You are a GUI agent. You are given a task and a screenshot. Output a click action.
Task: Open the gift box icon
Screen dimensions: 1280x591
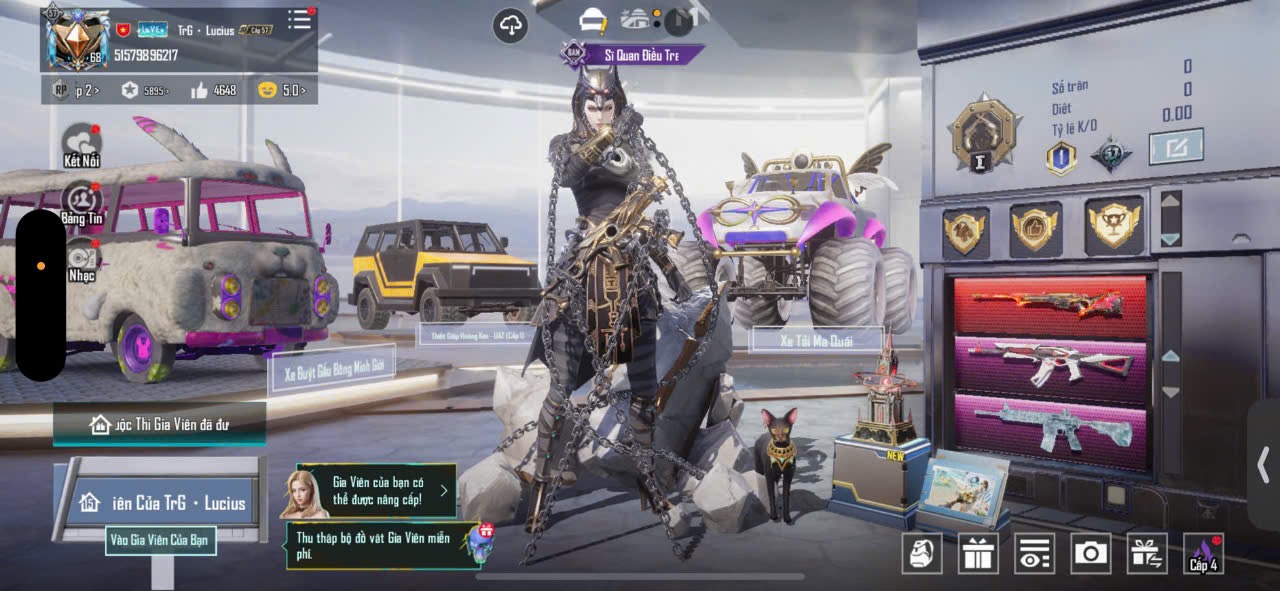[977, 553]
